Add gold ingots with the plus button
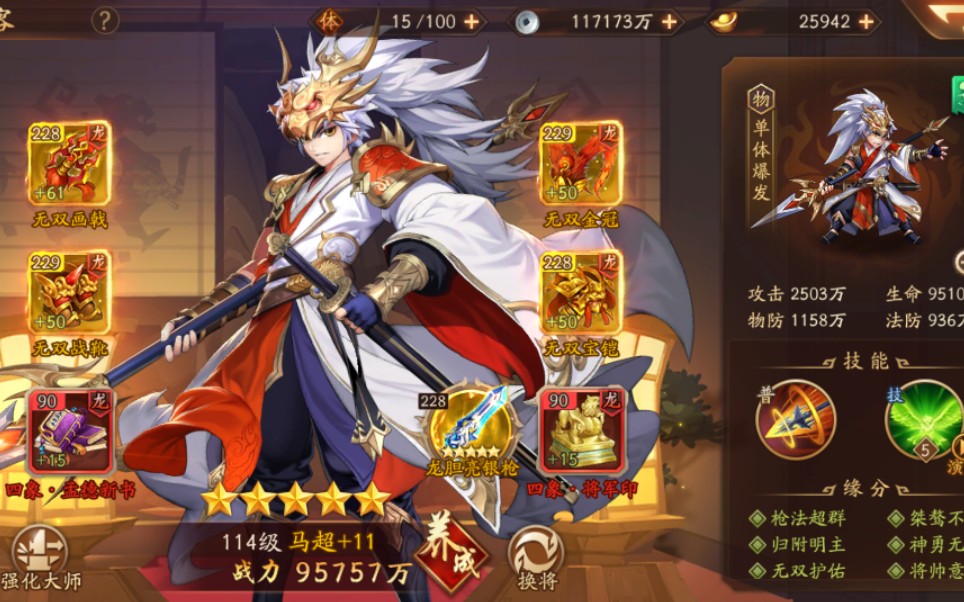 point(865,21)
